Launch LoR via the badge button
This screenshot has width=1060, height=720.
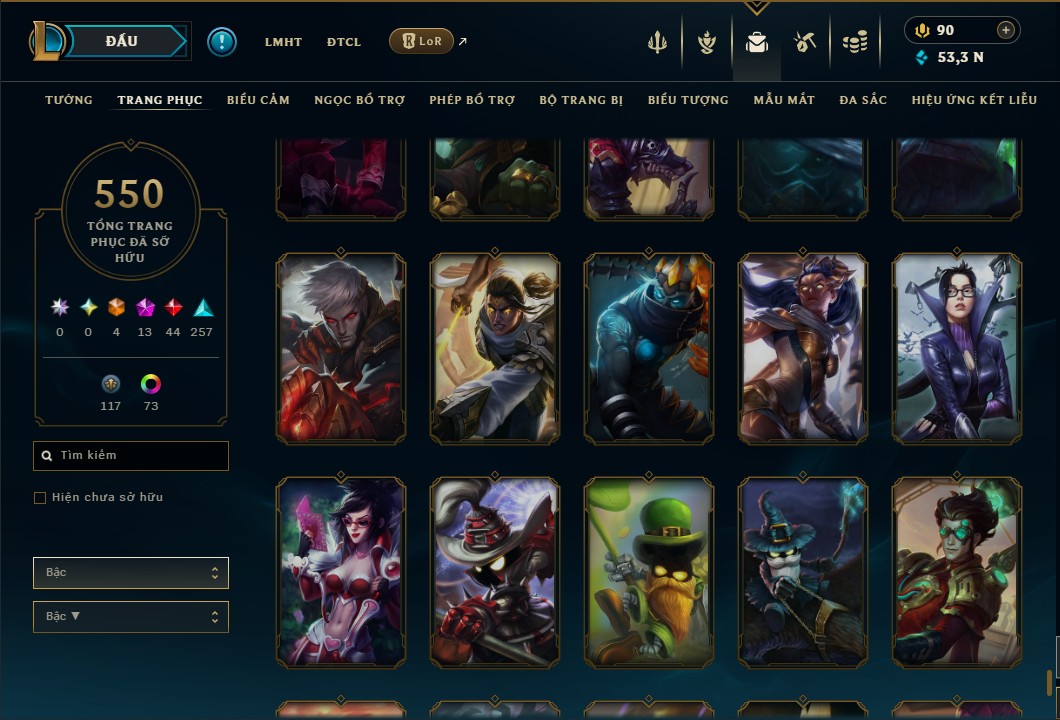tap(421, 41)
